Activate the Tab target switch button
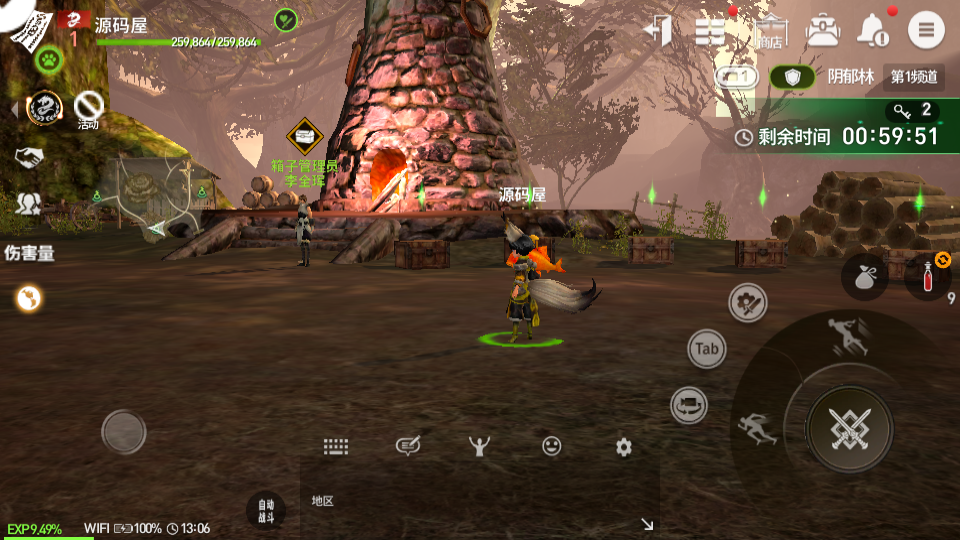 pyautogui.click(x=707, y=349)
